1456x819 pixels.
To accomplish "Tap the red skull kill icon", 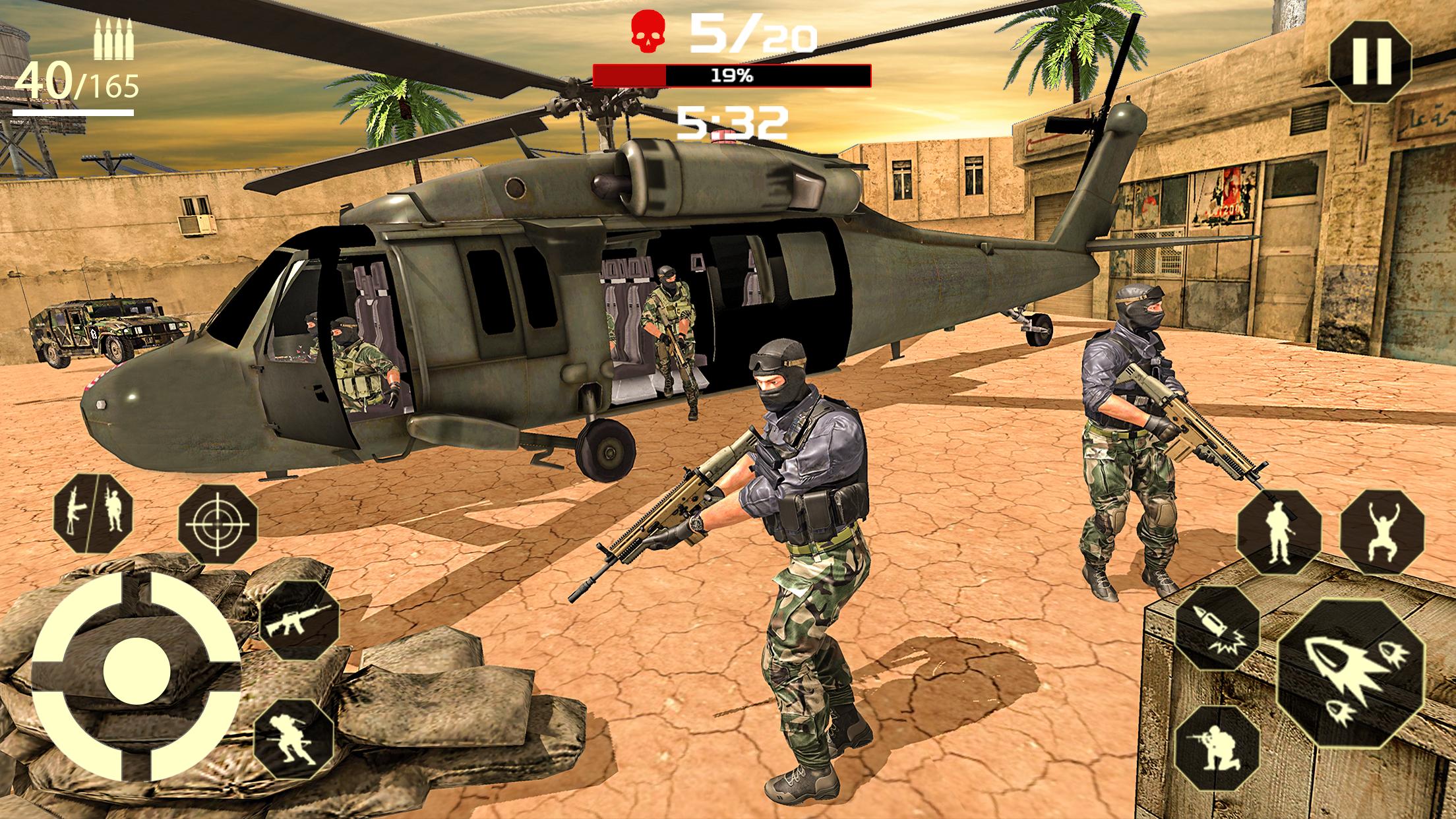I will tap(648, 32).
